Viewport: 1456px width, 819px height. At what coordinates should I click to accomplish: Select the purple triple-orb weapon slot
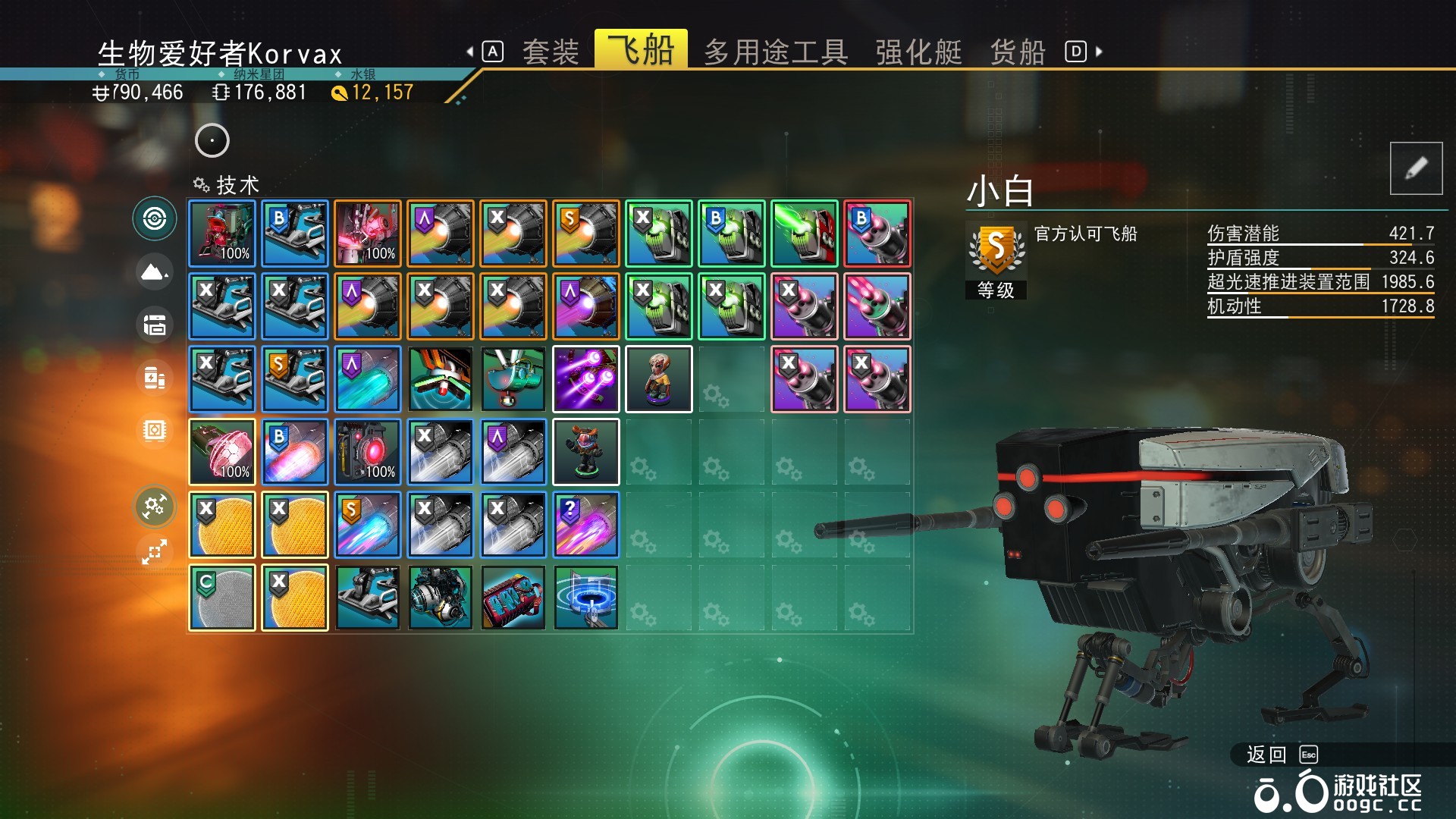[x=585, y=379]
